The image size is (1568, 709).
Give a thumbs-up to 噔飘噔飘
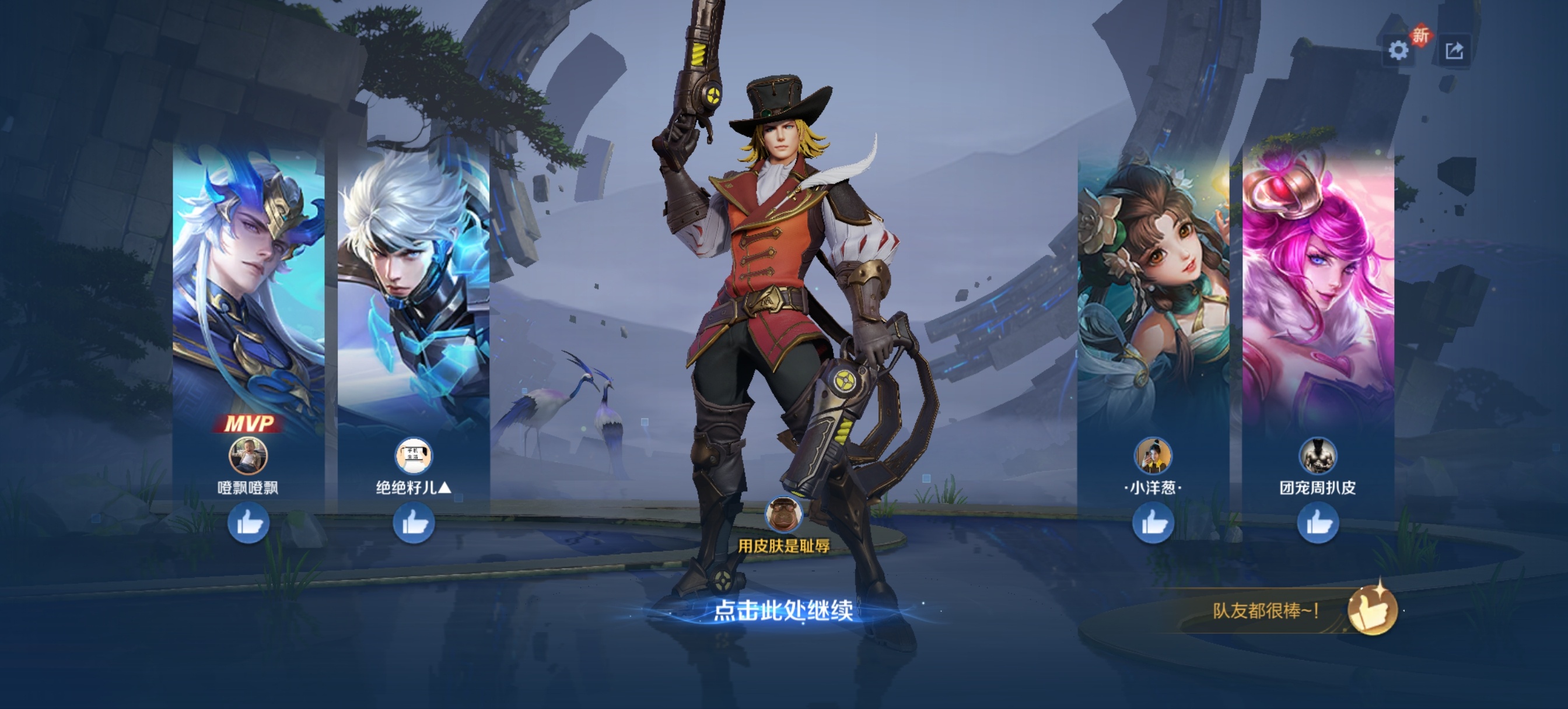point(249,523)
